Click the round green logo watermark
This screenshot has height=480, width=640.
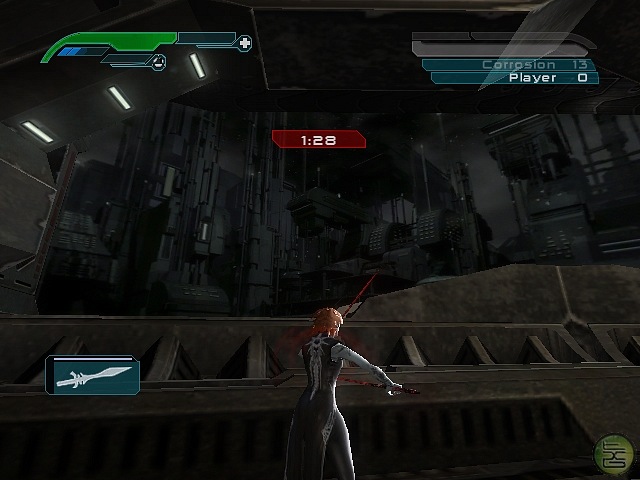[x=612, y=455]
